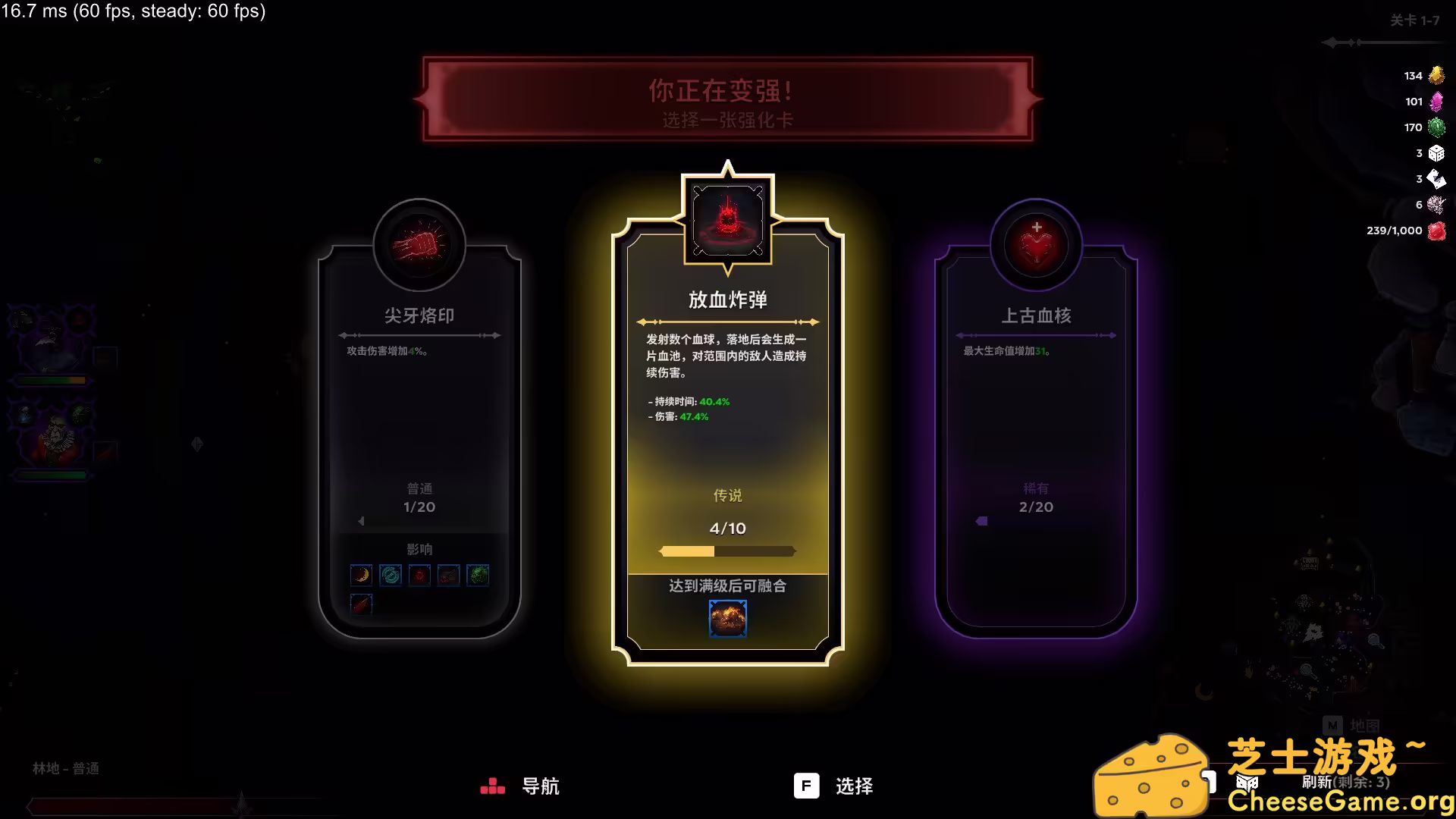Click the dice reroll resource icon

1437,153
